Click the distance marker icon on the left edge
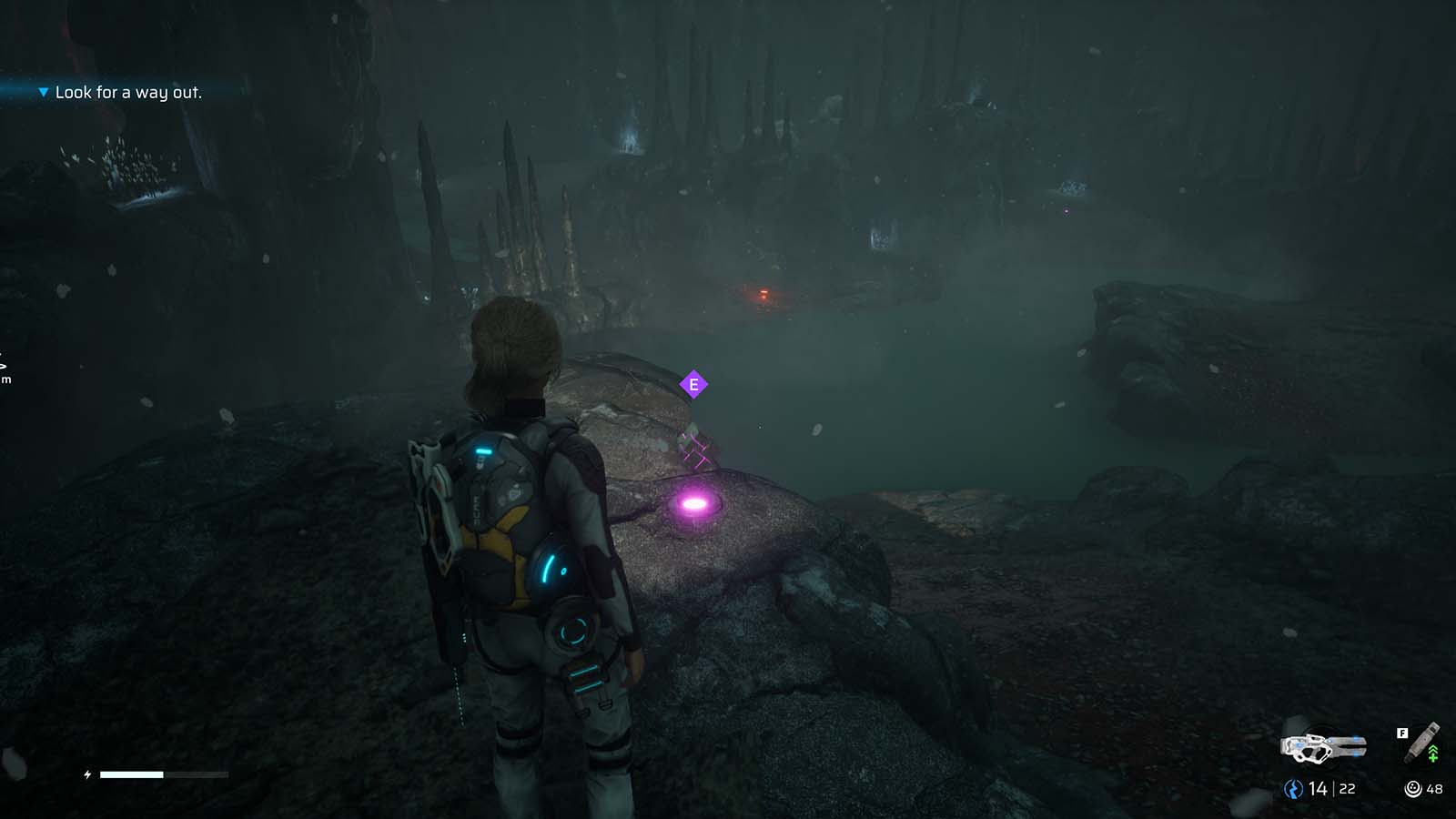 pyautogui.click(x=5, y=367)
